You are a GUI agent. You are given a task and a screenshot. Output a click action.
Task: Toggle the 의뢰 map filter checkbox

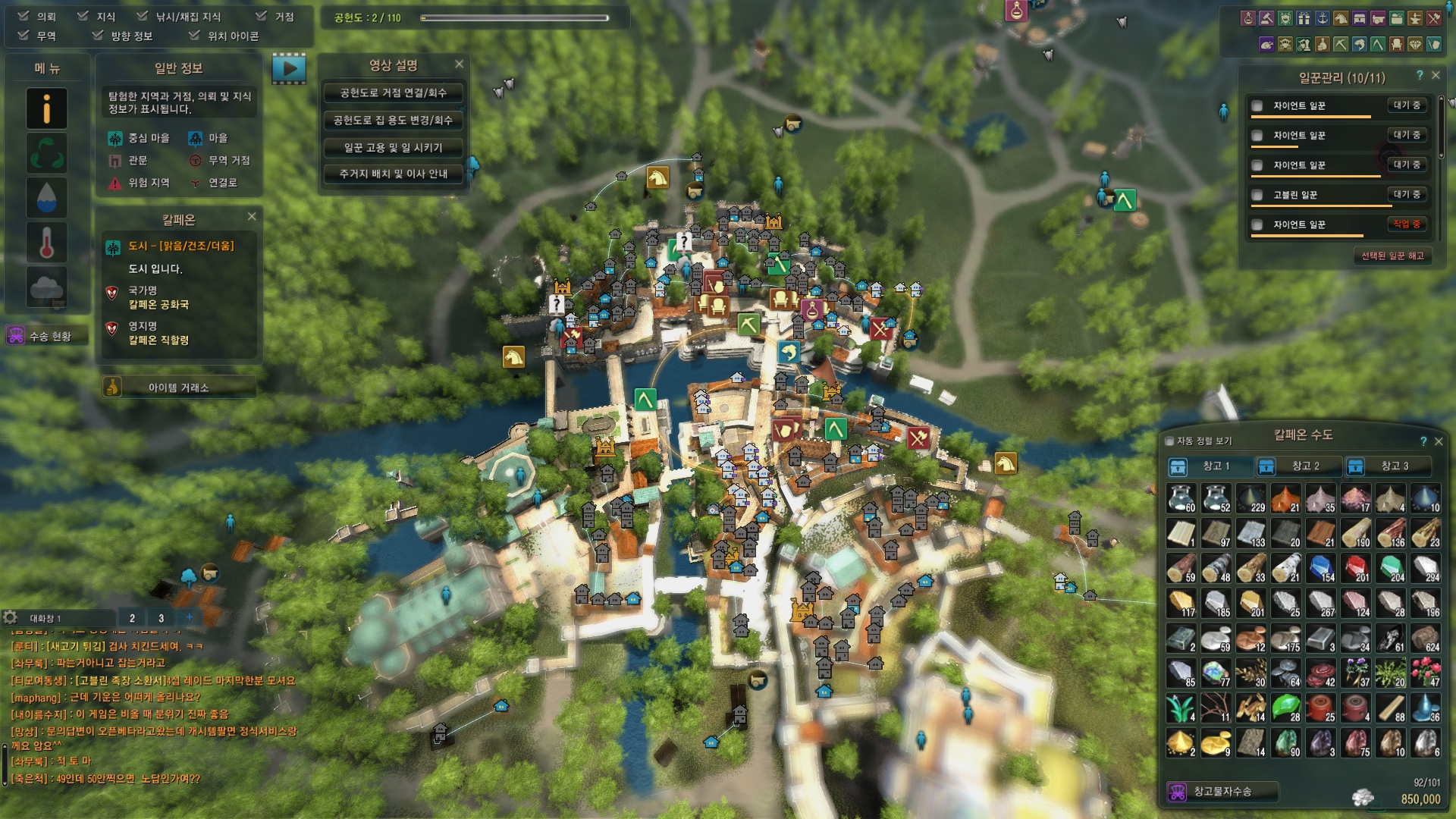pos(24,16)
